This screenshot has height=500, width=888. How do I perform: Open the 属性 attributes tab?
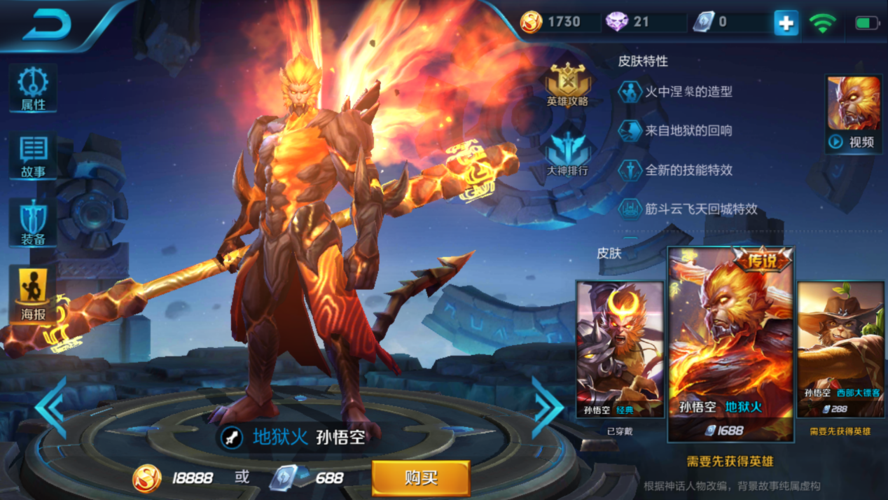click(33, 88)
